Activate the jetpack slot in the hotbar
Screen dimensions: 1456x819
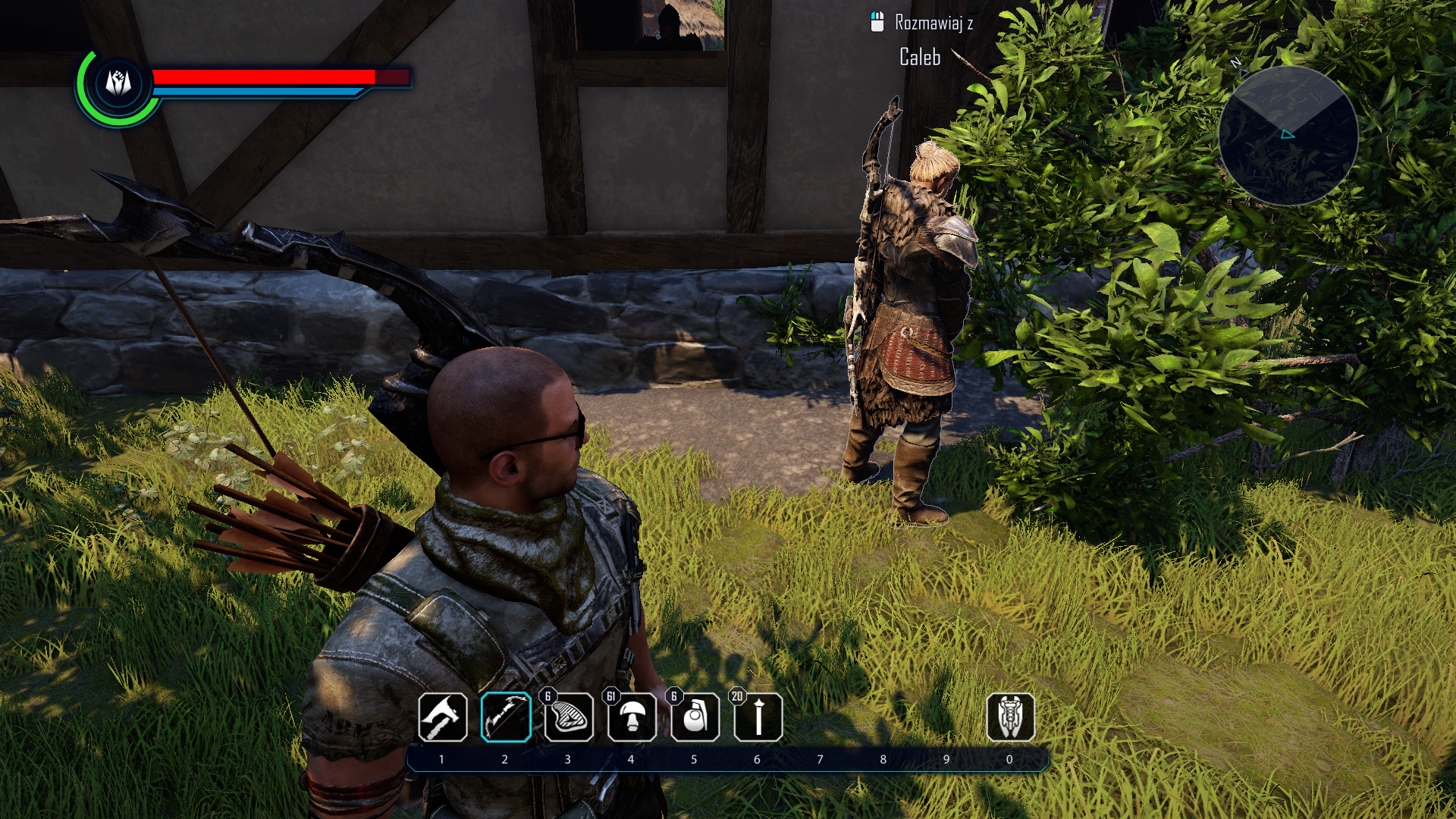tap(1010, 717)
